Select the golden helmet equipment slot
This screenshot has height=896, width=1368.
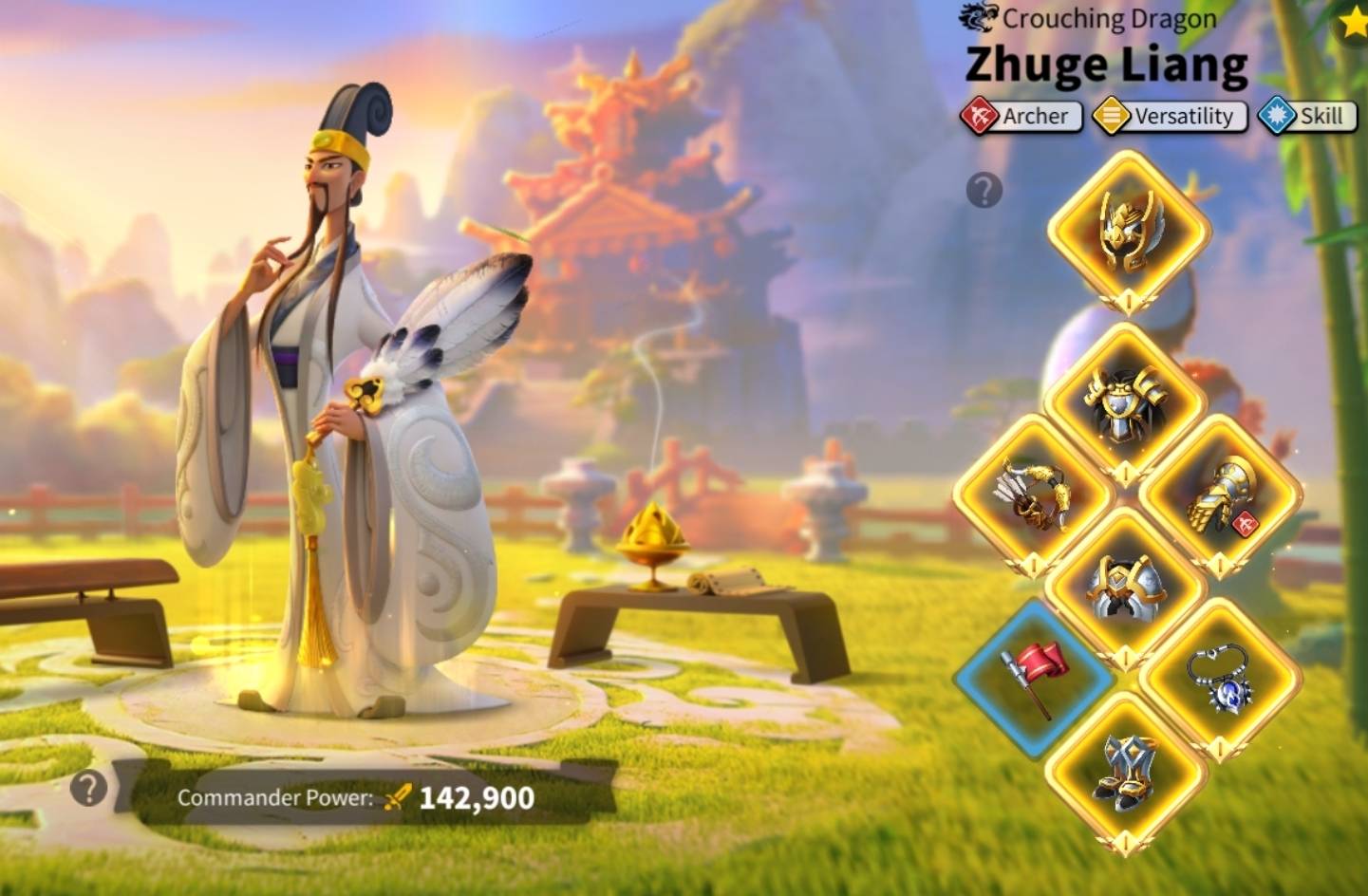click(1128, 229)
